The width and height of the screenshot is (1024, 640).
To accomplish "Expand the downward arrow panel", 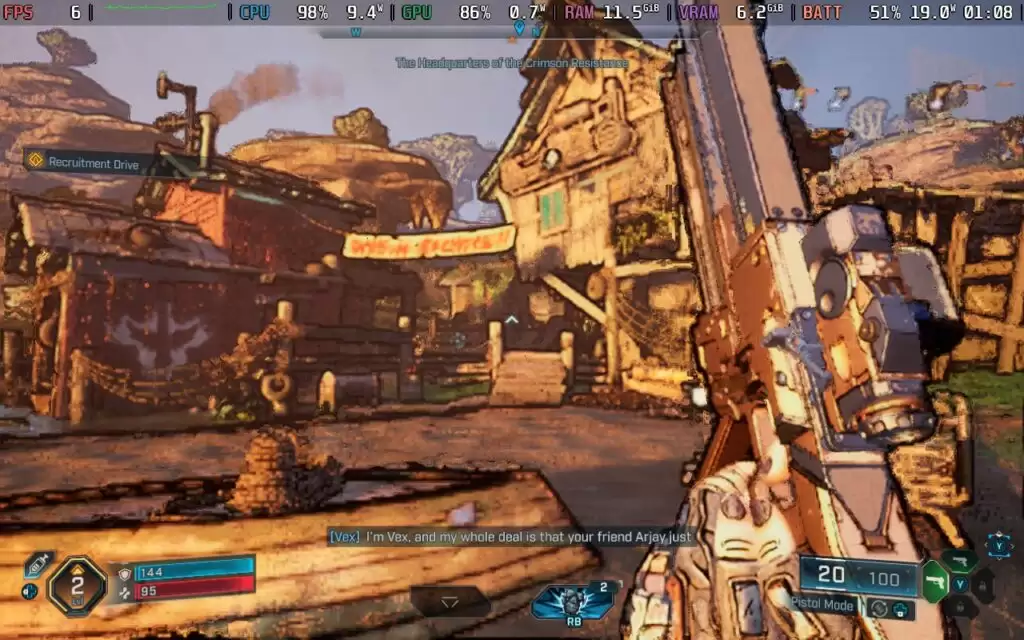I will point(450,602).
